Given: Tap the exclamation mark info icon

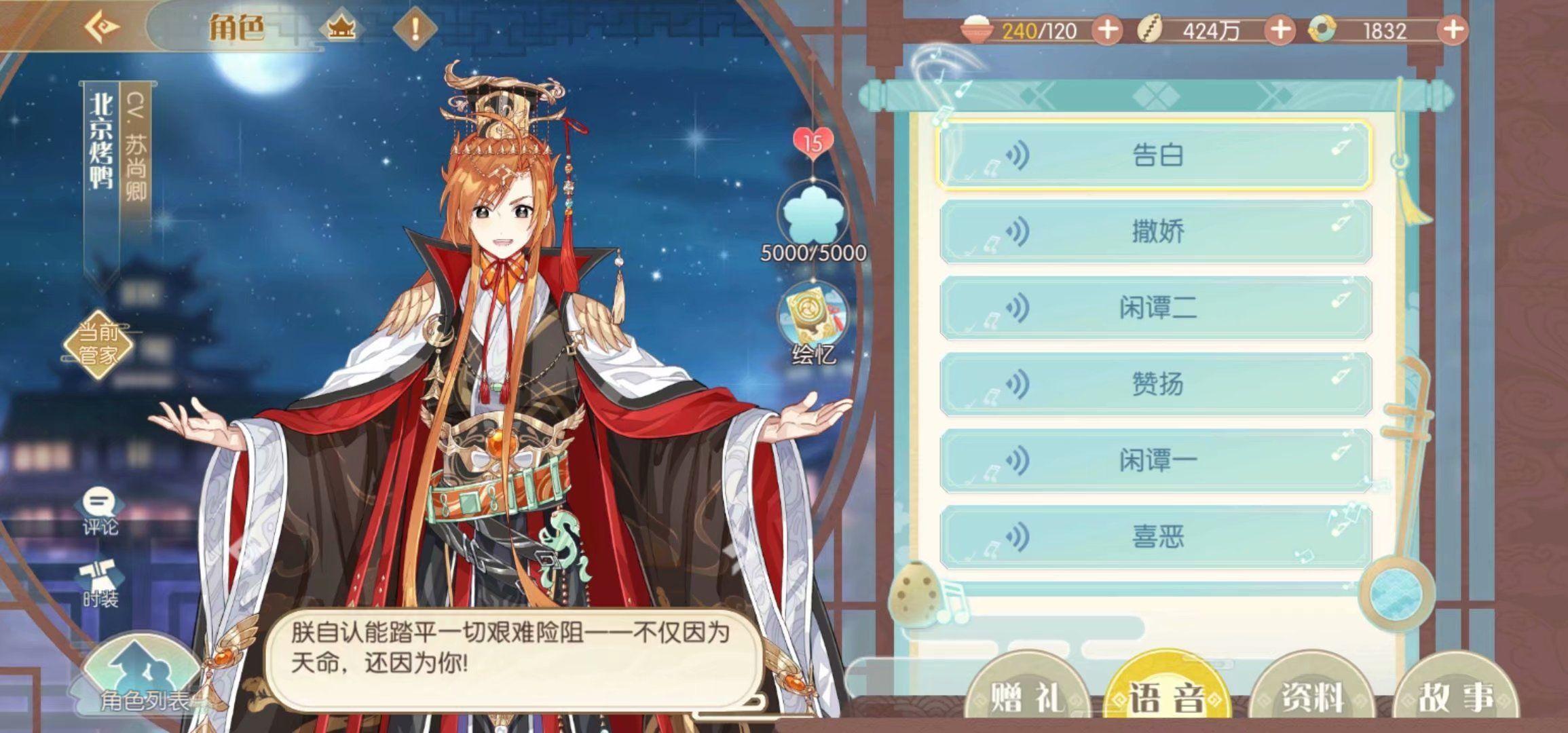Looking at the screenshot, I should [415, 29].
